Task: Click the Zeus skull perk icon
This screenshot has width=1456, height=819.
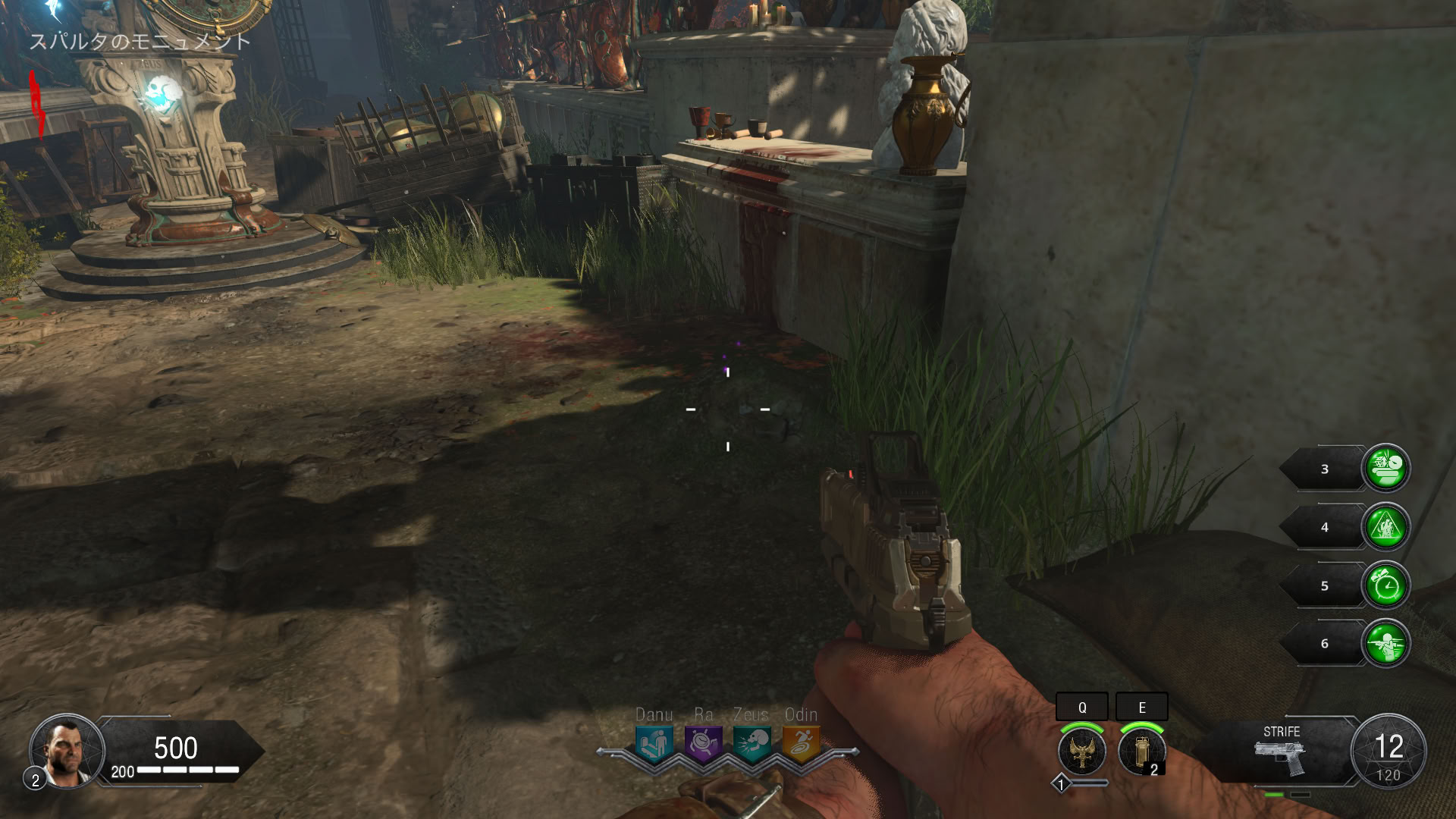Action: pos(752,742)
